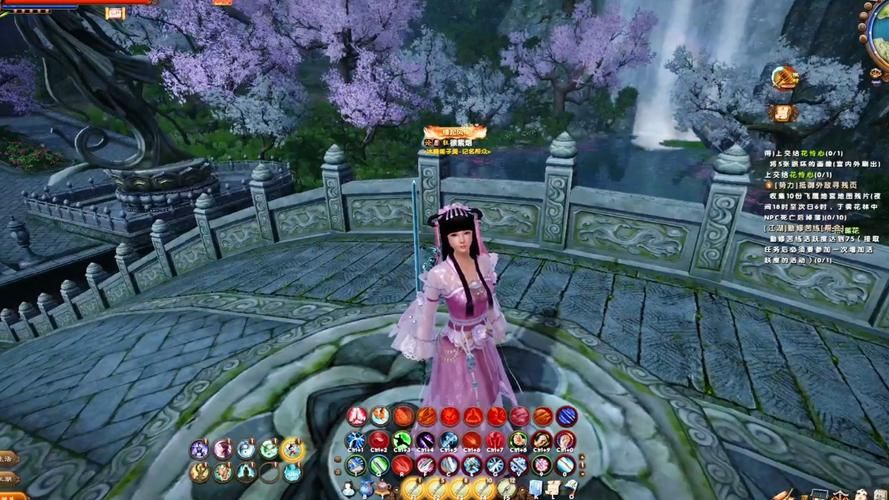
Task: Open the circular minimap
Action: (x=878, y=30)
